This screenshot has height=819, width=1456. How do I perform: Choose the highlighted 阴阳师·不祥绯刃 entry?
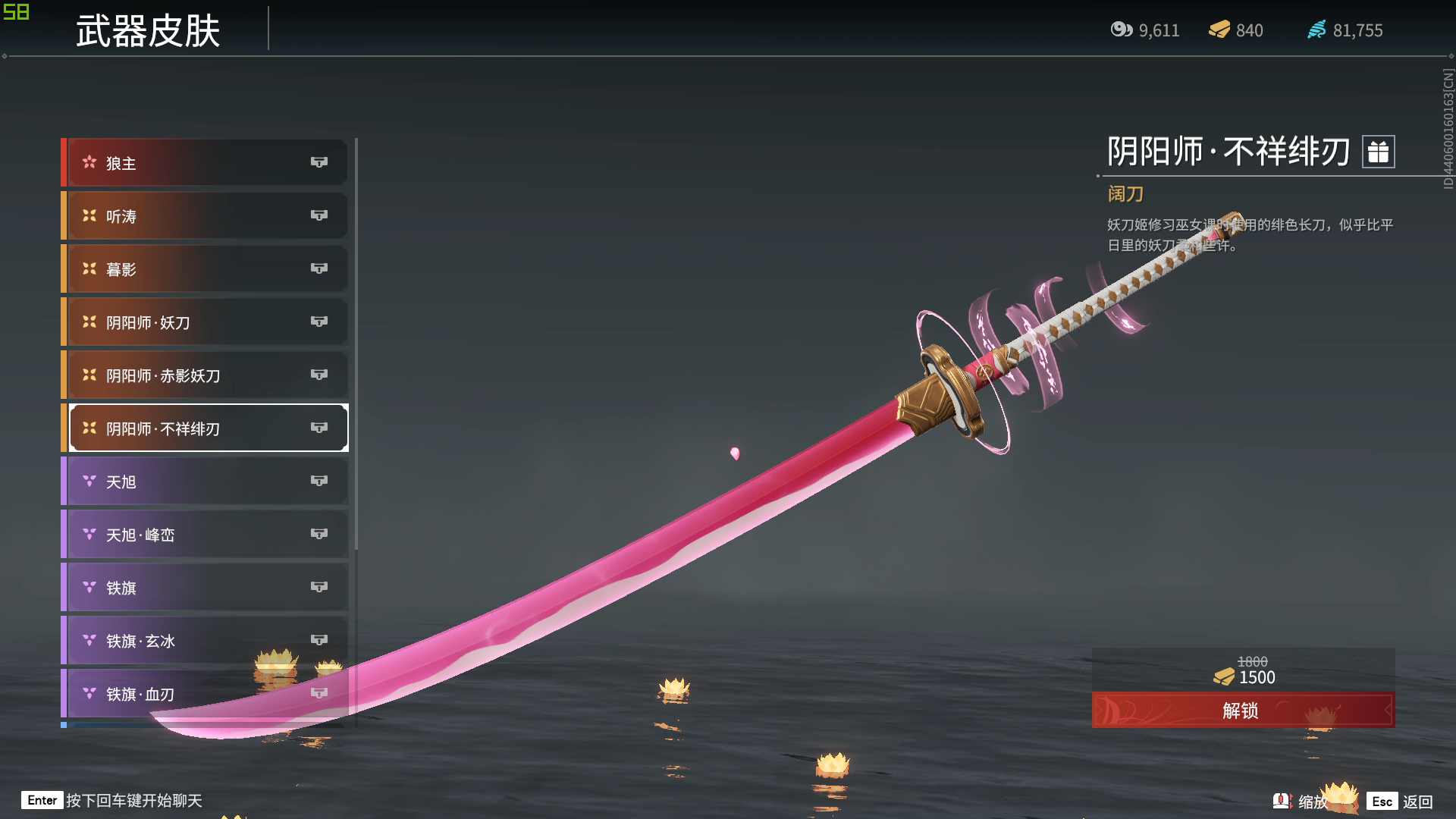(206, 428)
